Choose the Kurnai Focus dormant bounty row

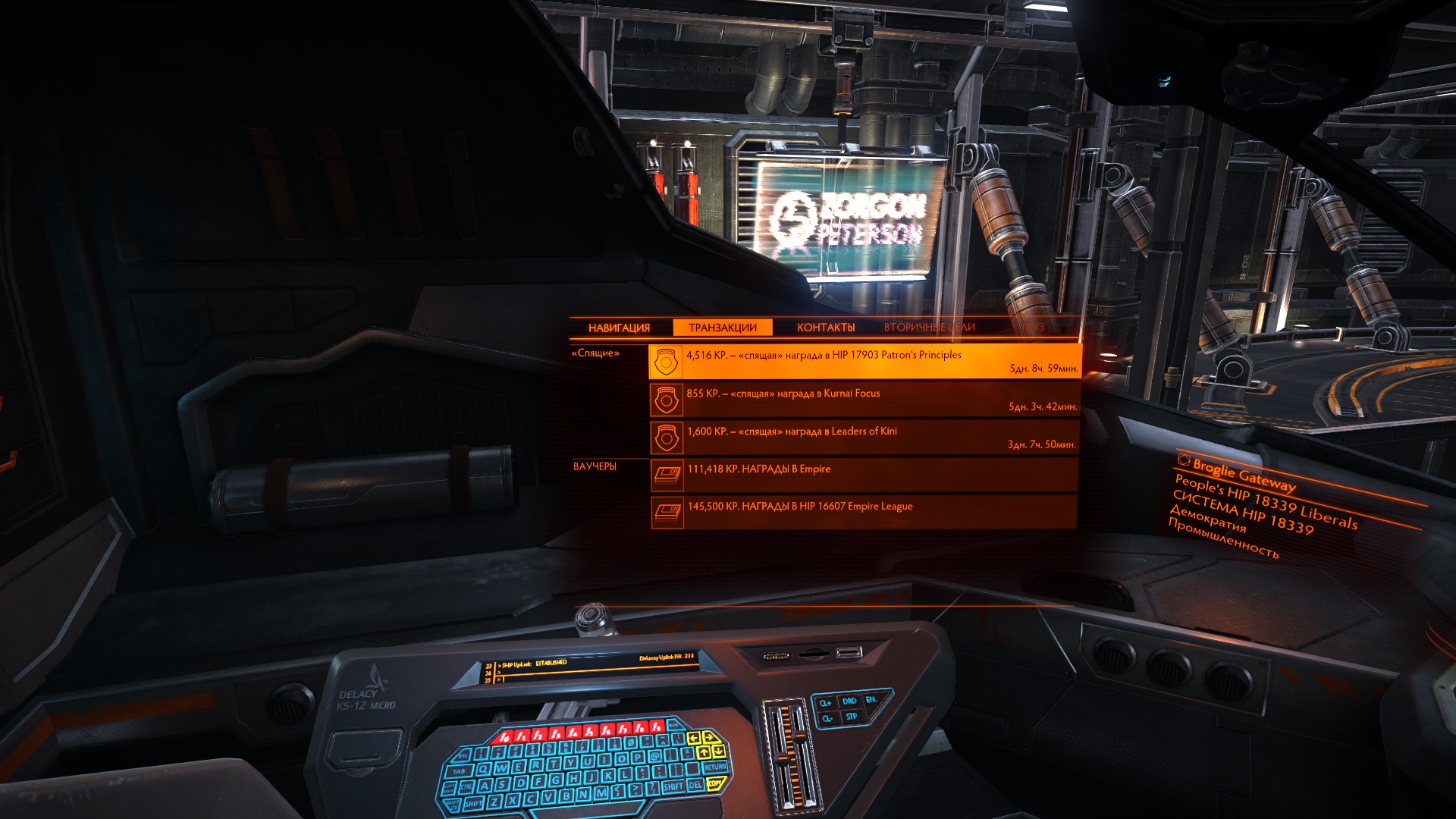864,400
